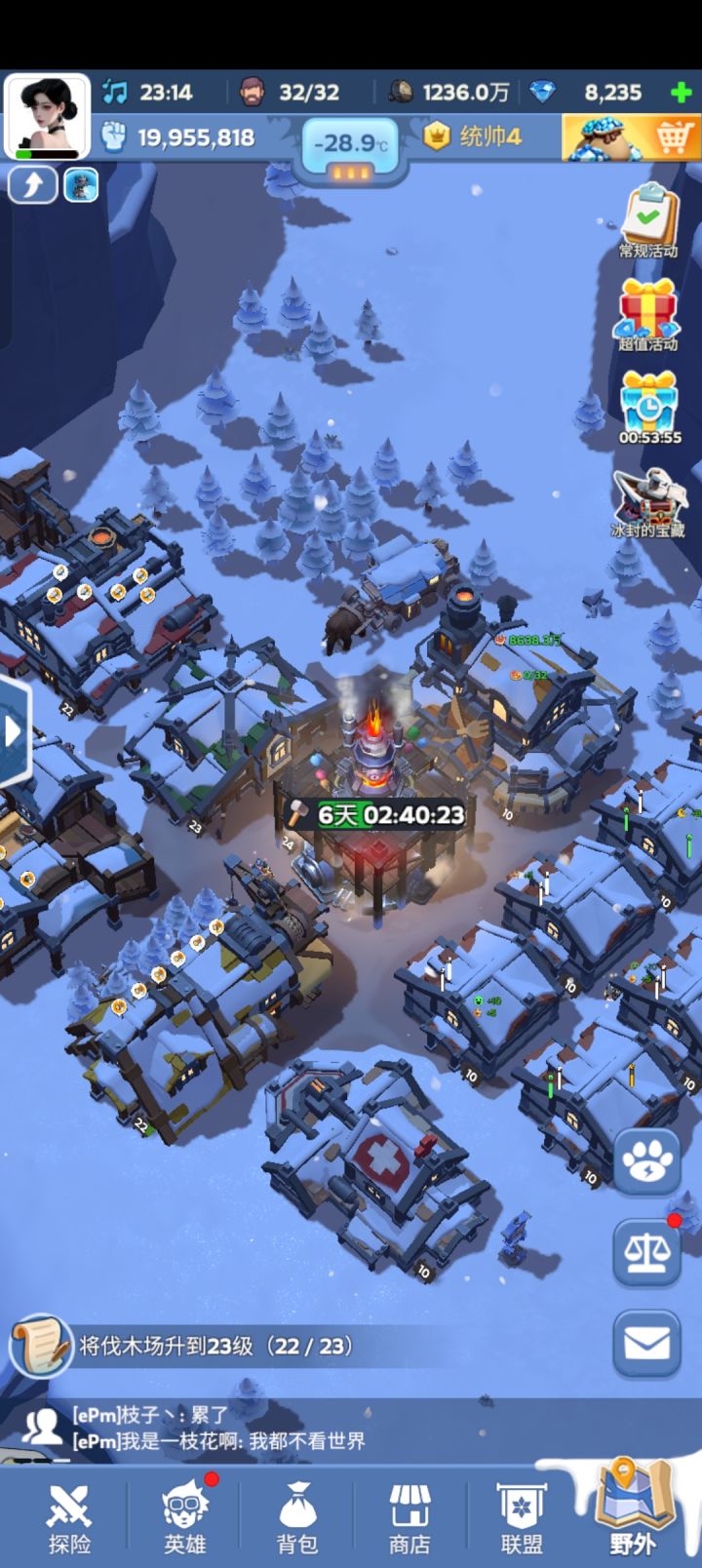Open the timed blue gift box
Image resolution: width=702 pixels, height=1568 pixels.
(648, 407)
